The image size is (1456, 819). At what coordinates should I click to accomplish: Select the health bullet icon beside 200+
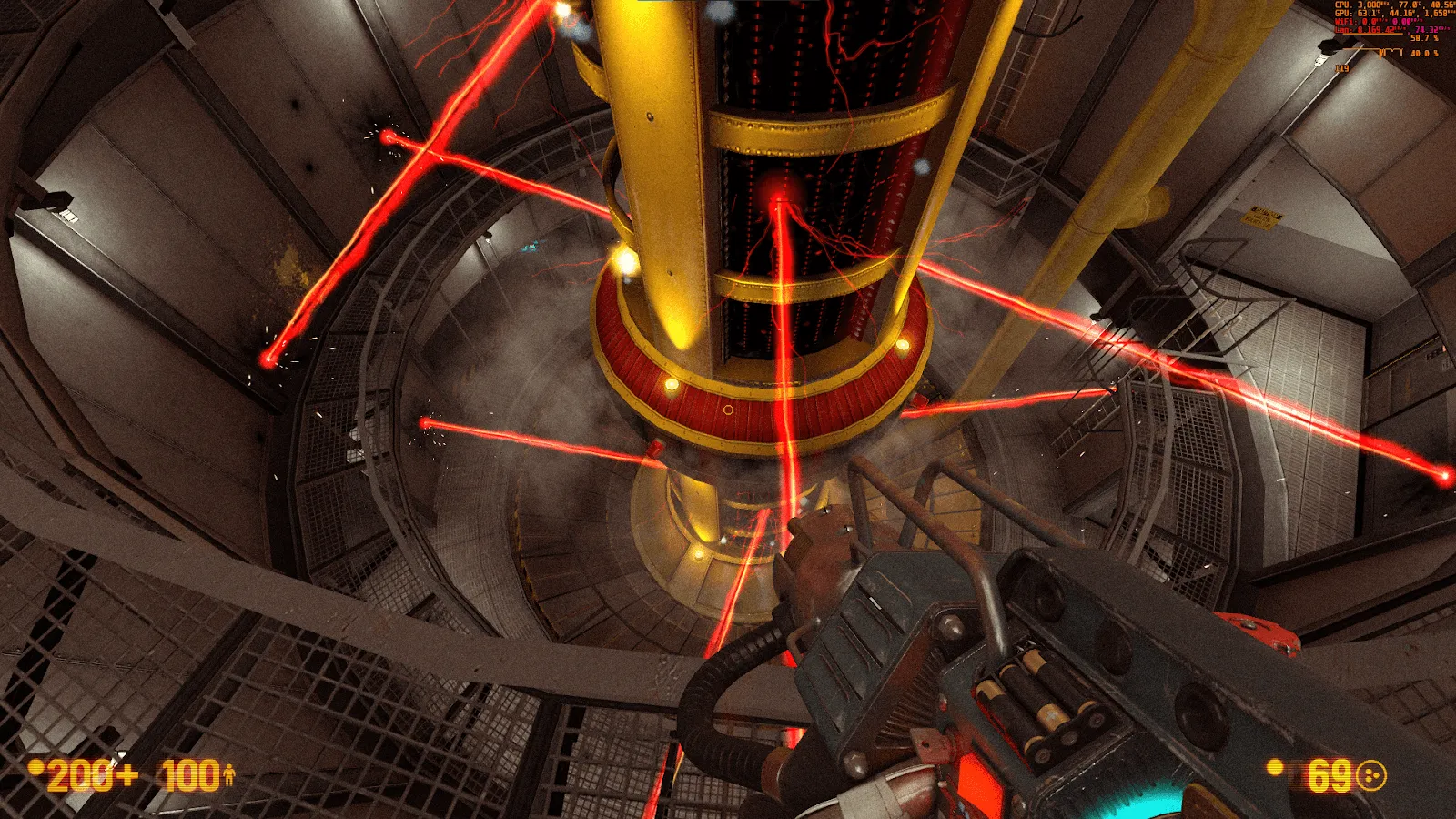(x=36, y=768)
